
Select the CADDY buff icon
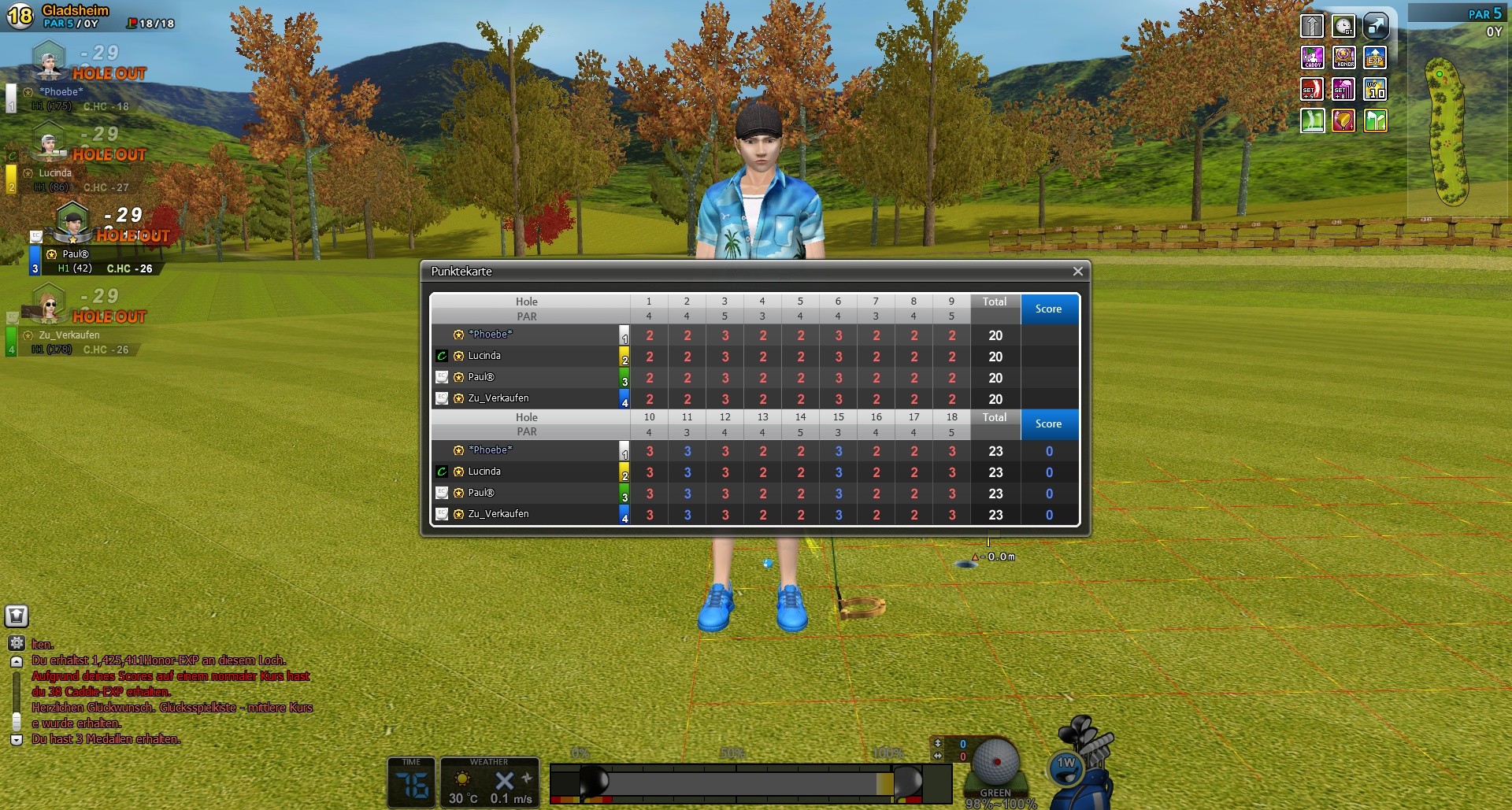pos(1312,57)
